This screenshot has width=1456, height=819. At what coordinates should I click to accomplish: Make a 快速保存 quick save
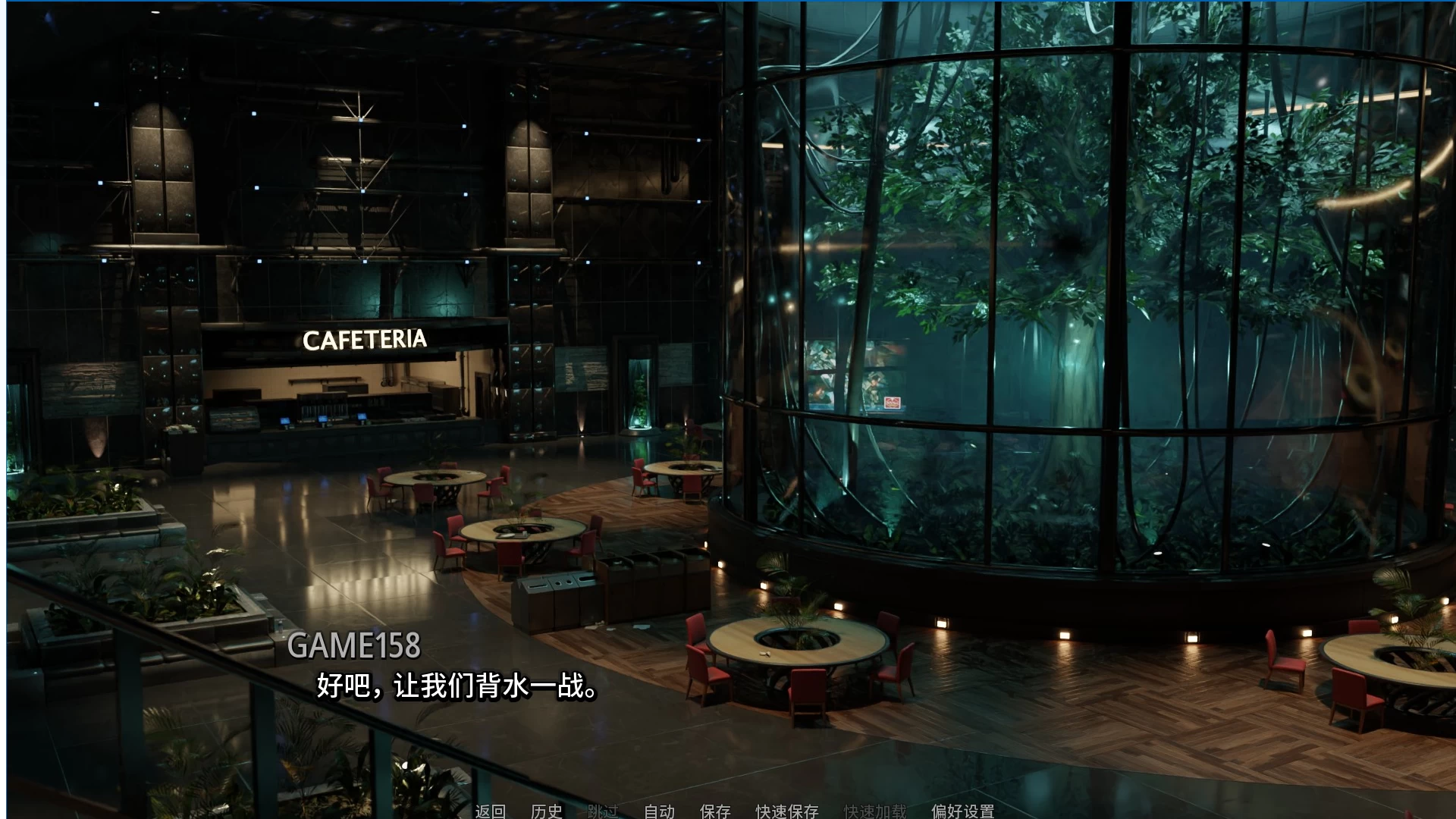point(786,811)
